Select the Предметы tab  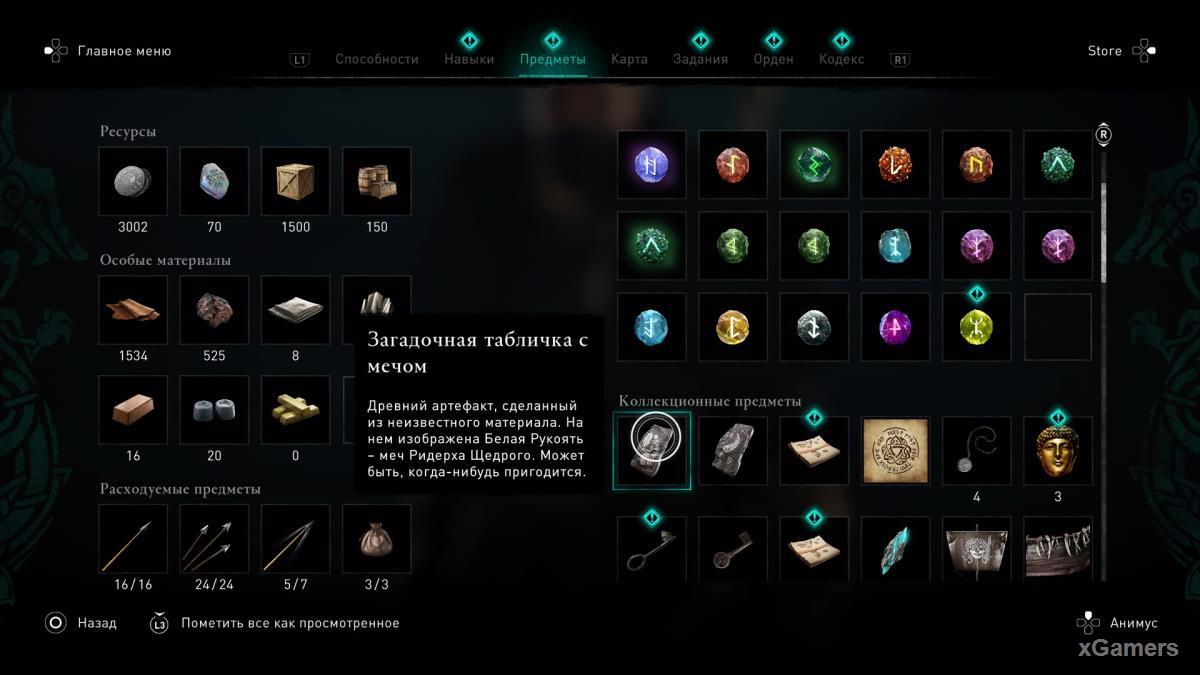(x=552, y=59)
